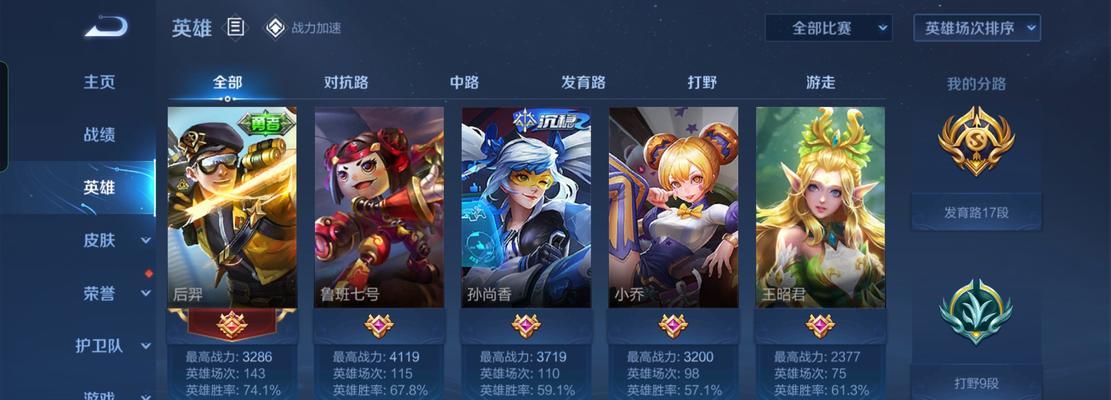The image size is (1111, 400).
Task: Open the 主页 sidebar entry
Action: 99,82
